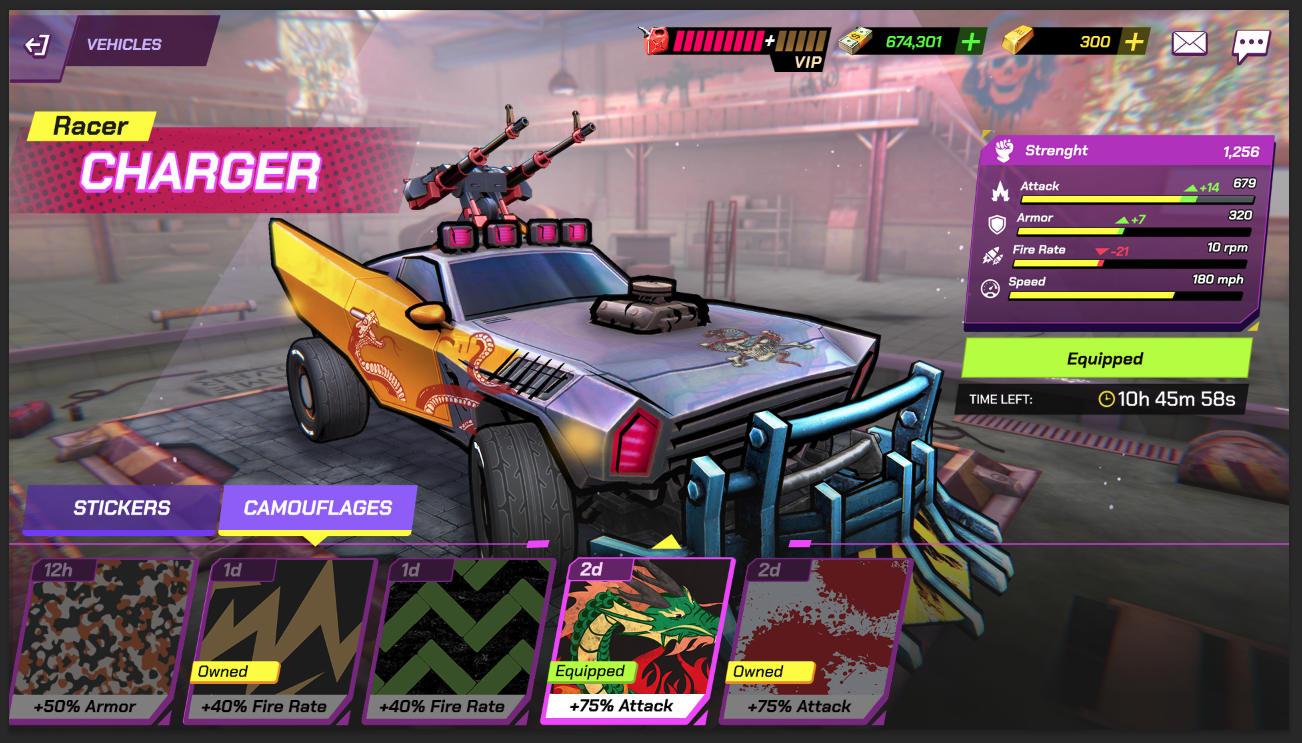Open the mail inbox envelope icon
The width and height of the screenshot is (1302, 743).
tap(1188, 42)
